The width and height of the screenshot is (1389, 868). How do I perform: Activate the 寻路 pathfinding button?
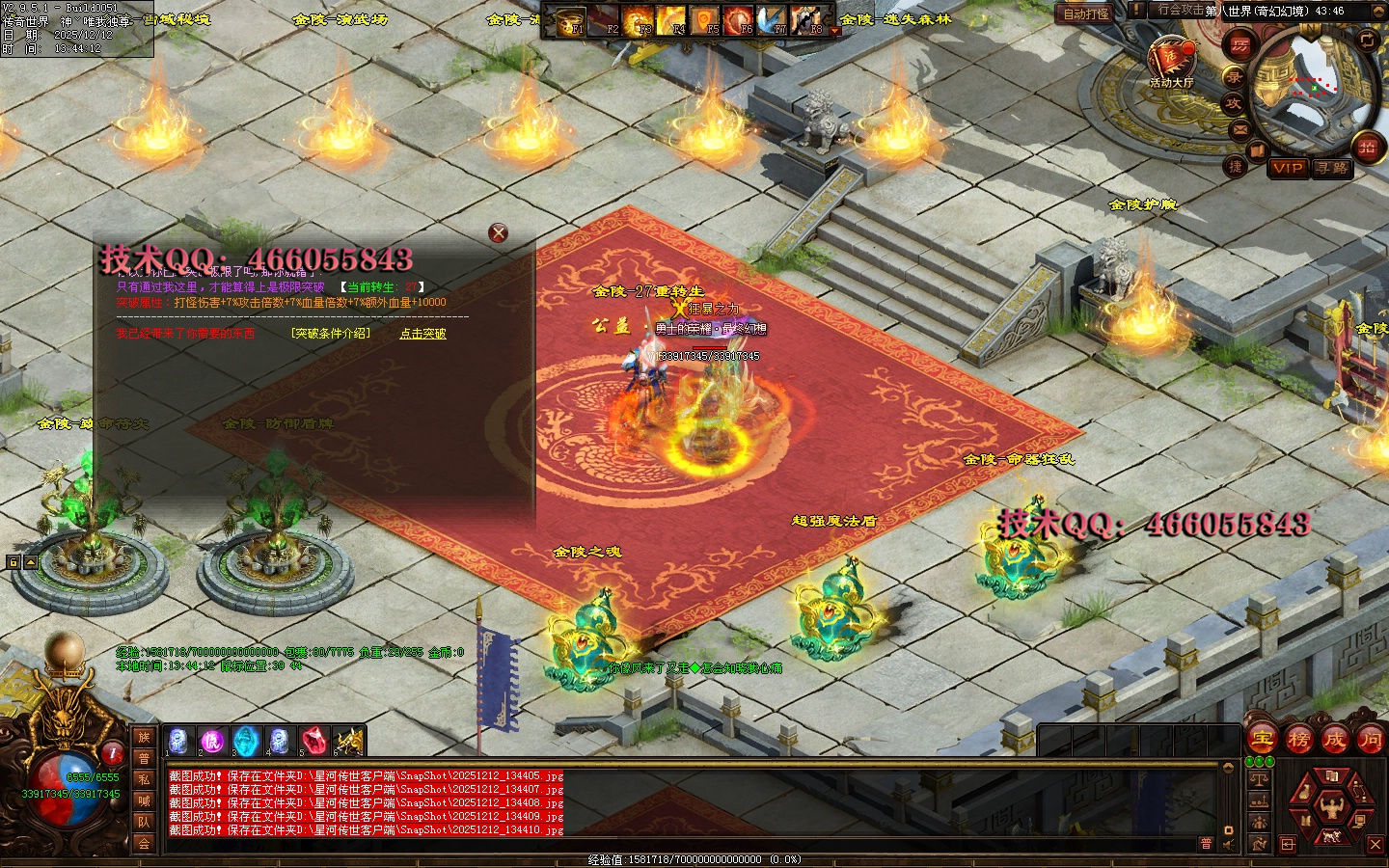point(1332,168)
